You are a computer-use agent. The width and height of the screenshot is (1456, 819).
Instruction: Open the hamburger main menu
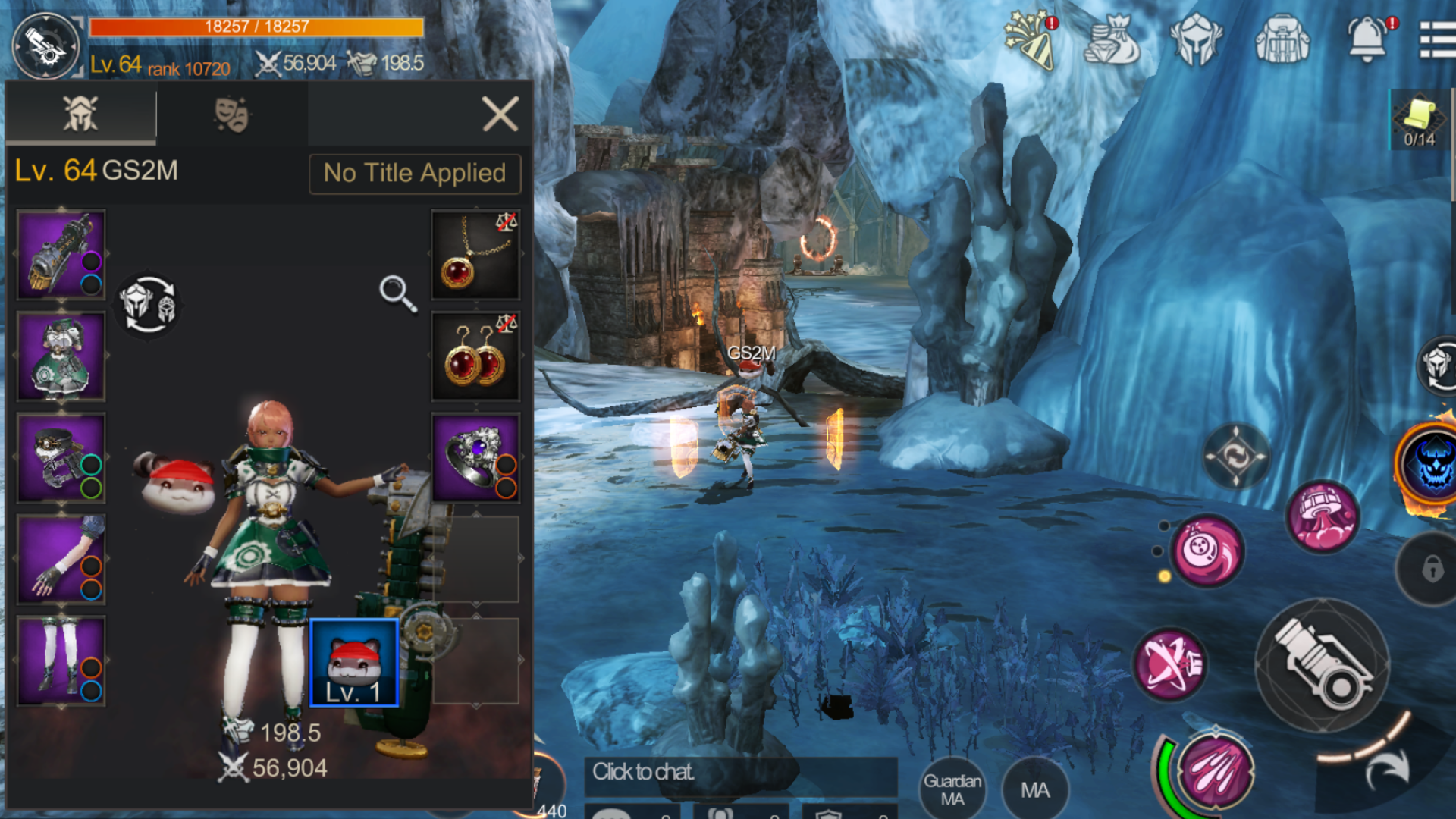(1437, 39)
